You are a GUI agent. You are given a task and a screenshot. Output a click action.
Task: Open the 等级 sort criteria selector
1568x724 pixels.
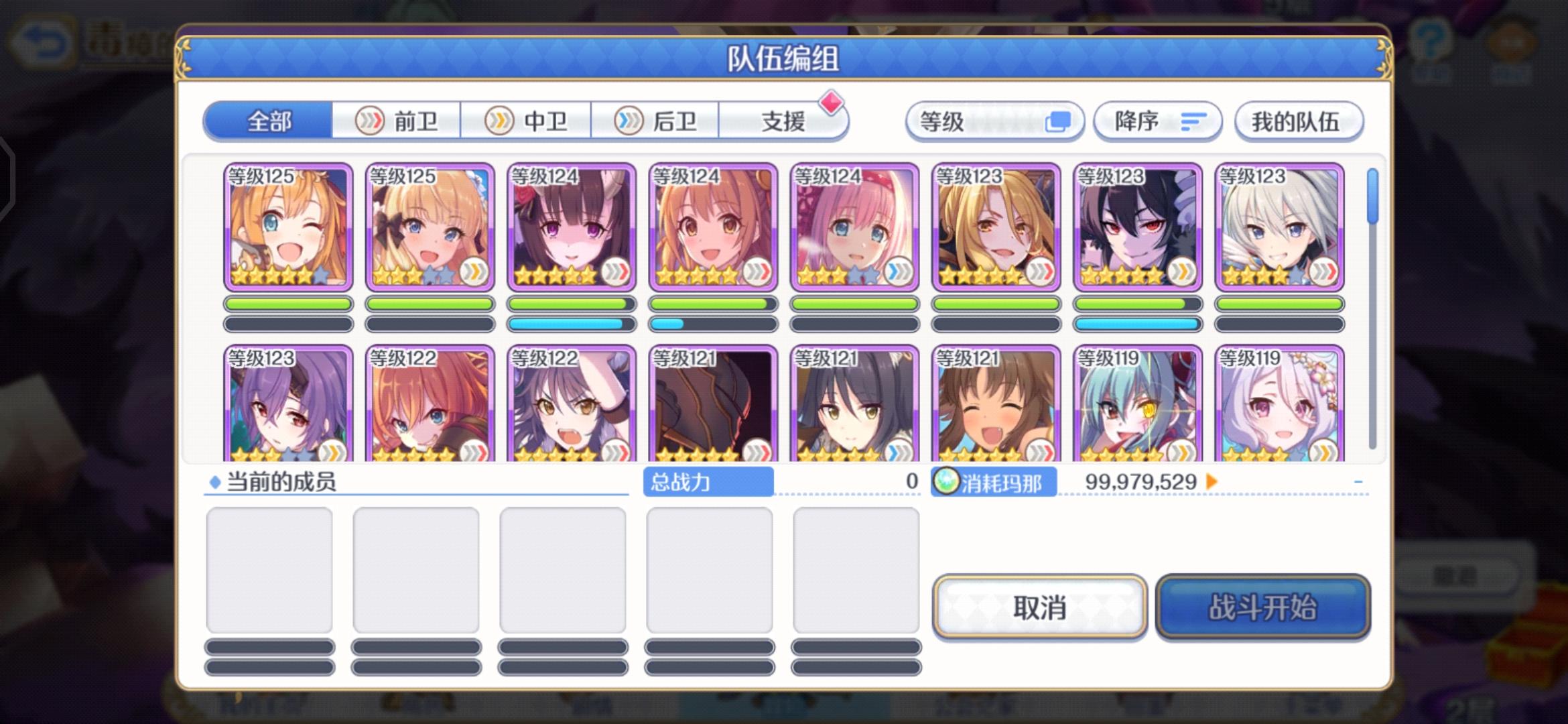click(995, 121)
